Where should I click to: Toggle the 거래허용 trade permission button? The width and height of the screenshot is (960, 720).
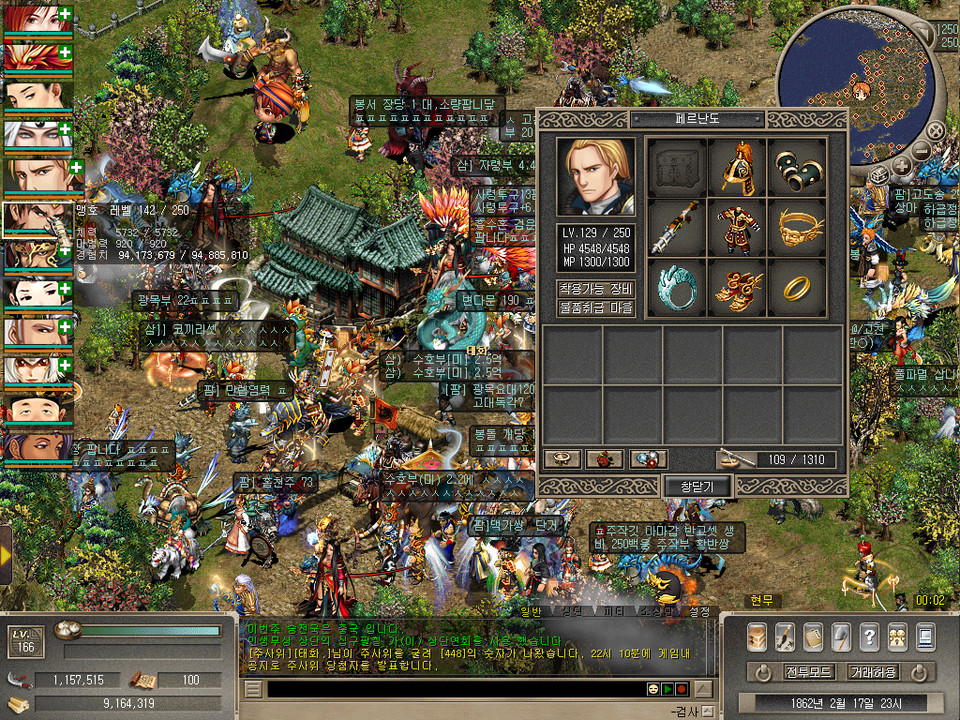click(x=873, y=671)
